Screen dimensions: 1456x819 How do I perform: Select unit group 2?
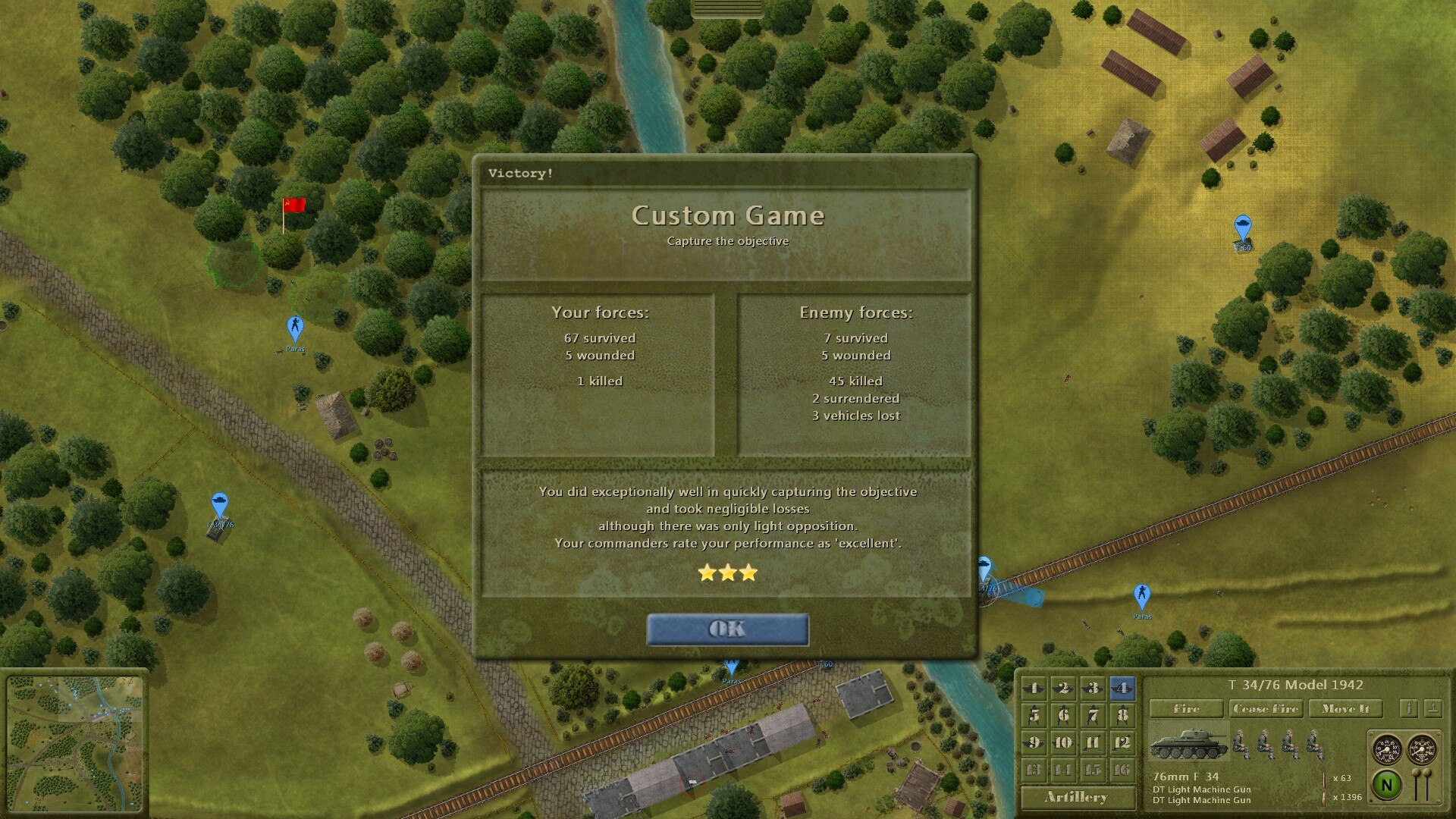click(1063, 688)
